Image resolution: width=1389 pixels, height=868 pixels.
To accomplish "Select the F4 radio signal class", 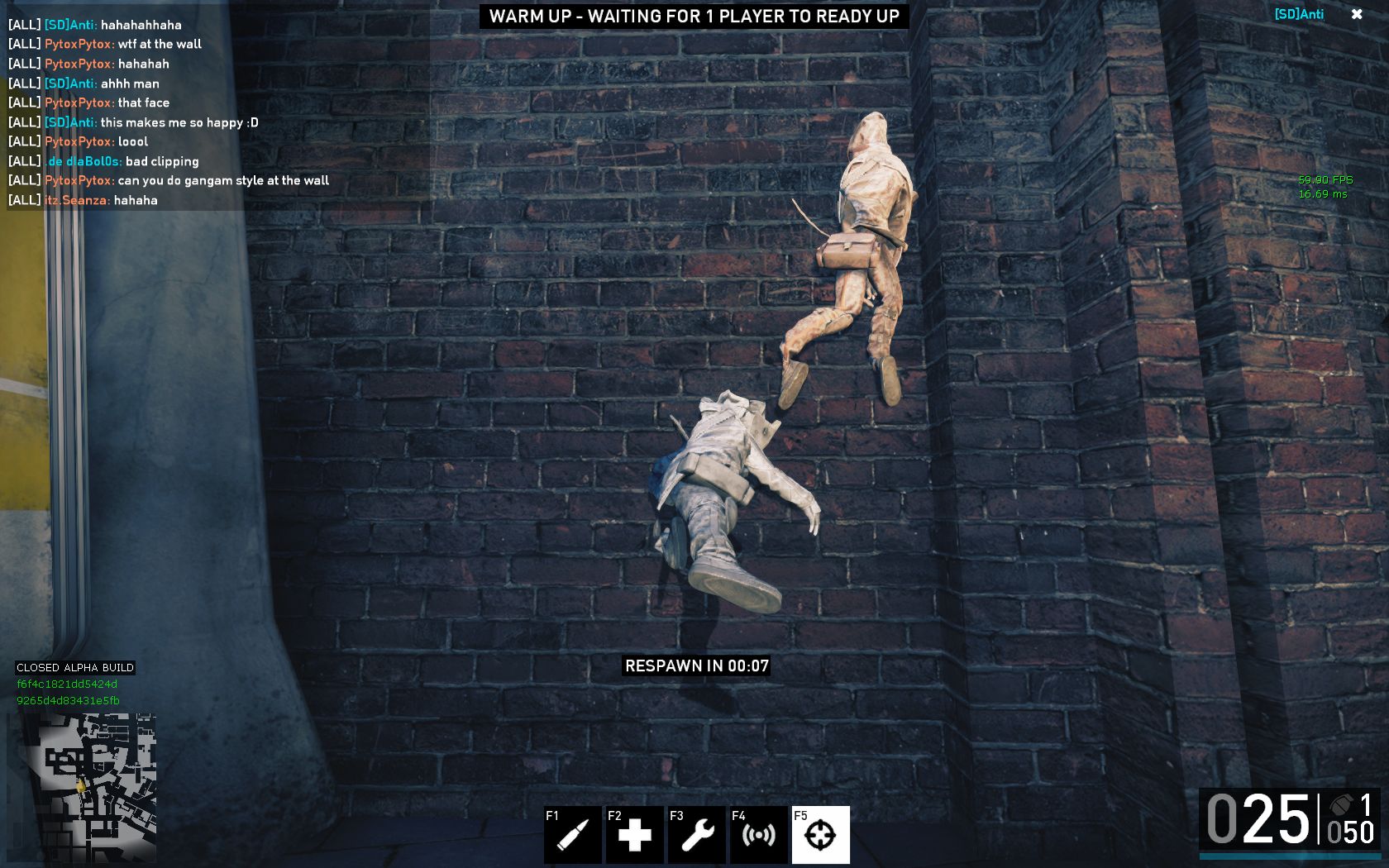I will click(758, 835).
